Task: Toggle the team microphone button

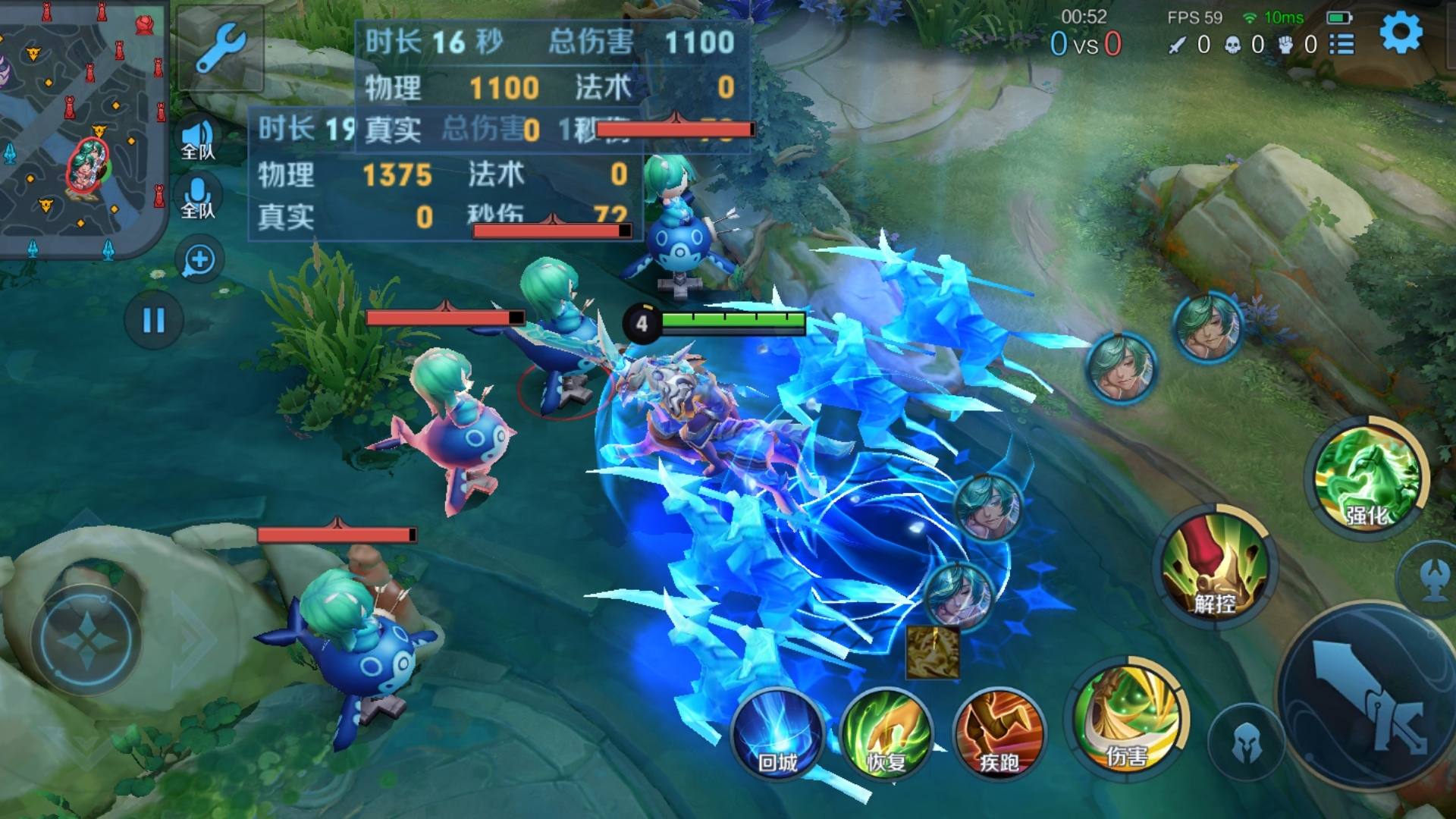Action: (199, 198)
